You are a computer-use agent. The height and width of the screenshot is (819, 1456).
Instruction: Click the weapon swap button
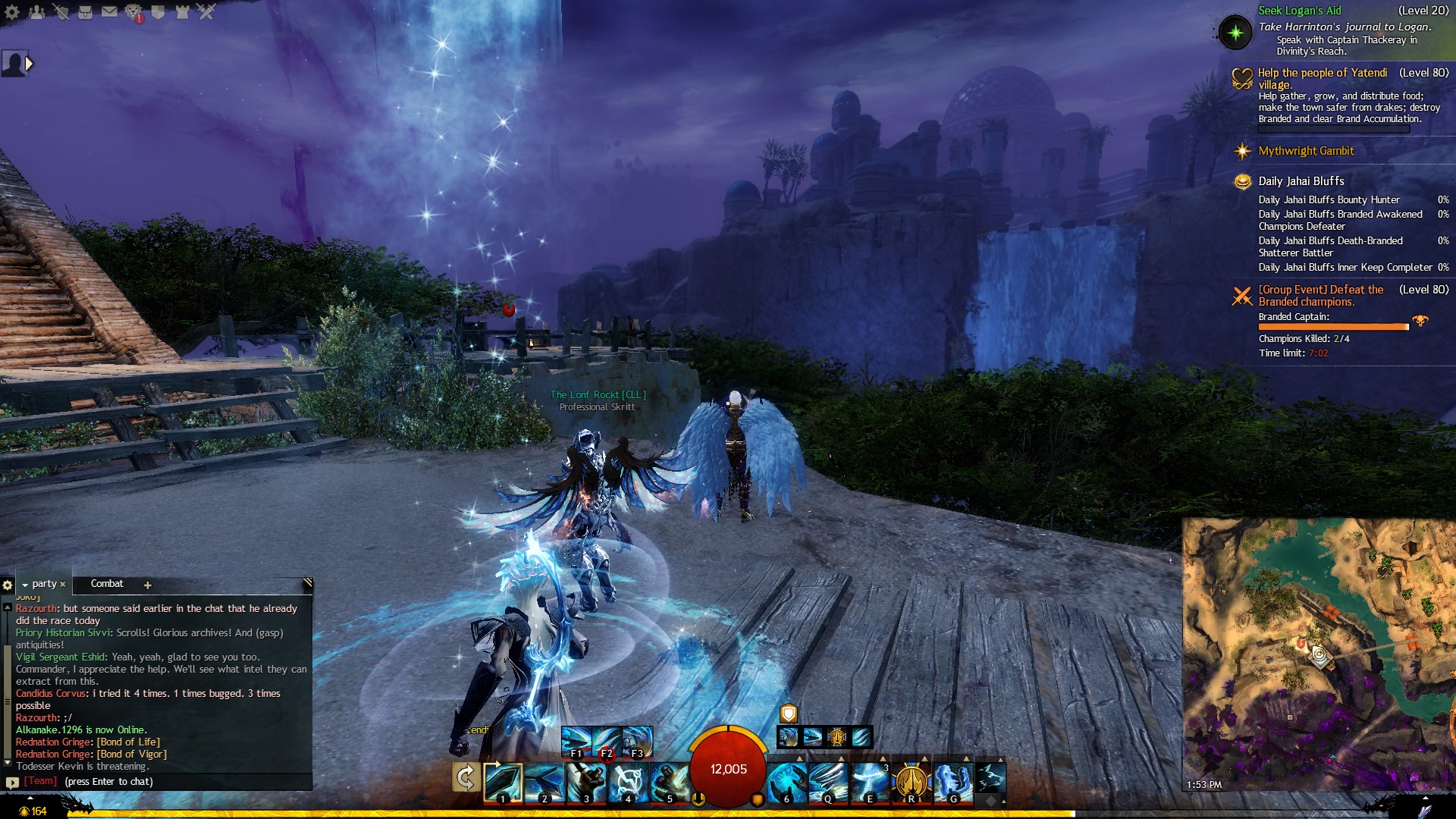466,777
